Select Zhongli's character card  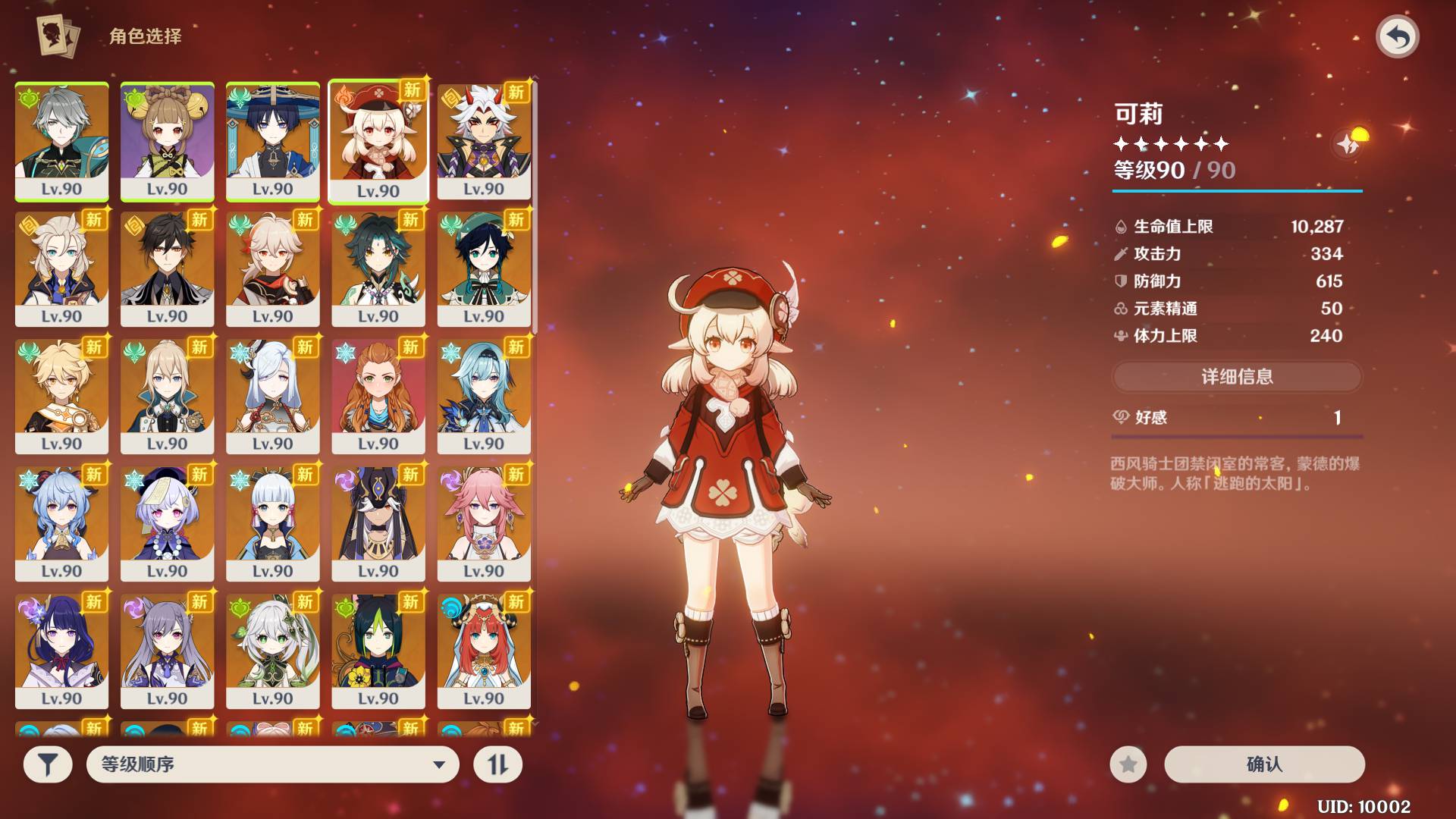pyautogui.click(x=167, y=268)
